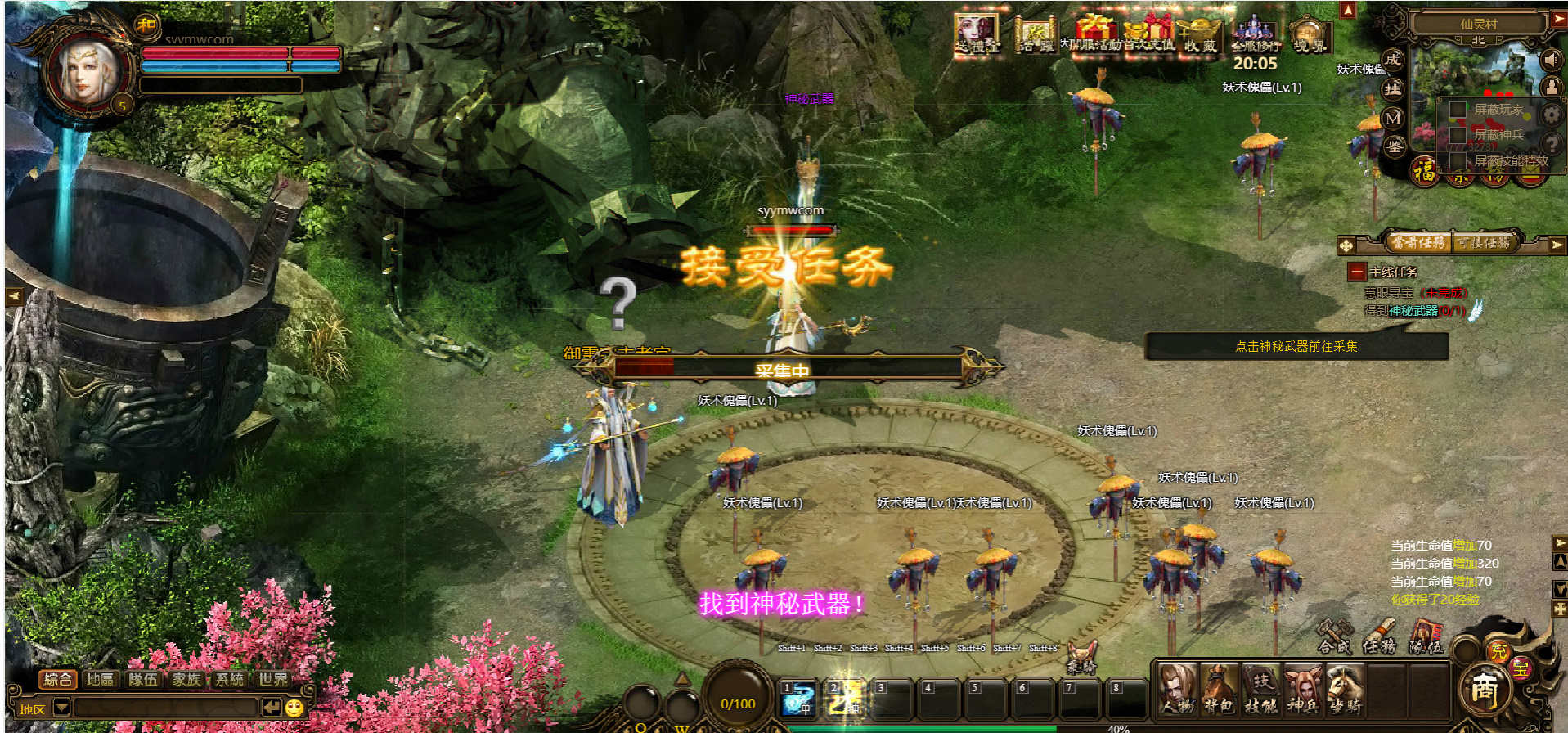
Task: Open the 商 shop button
Action: pos(1485,691)
